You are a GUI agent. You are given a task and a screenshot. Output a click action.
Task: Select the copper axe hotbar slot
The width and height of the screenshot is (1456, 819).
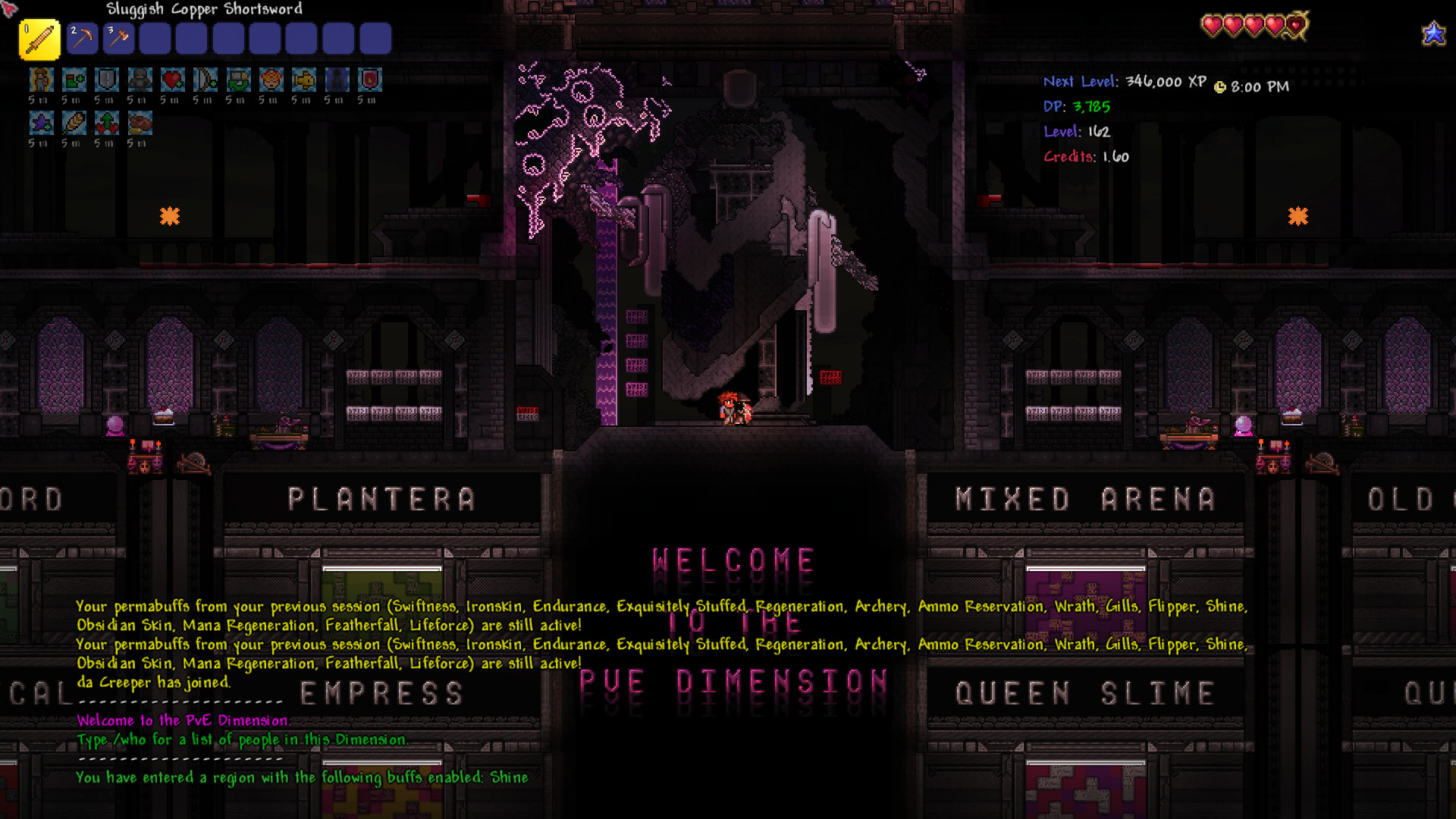[x=118, y=39]
